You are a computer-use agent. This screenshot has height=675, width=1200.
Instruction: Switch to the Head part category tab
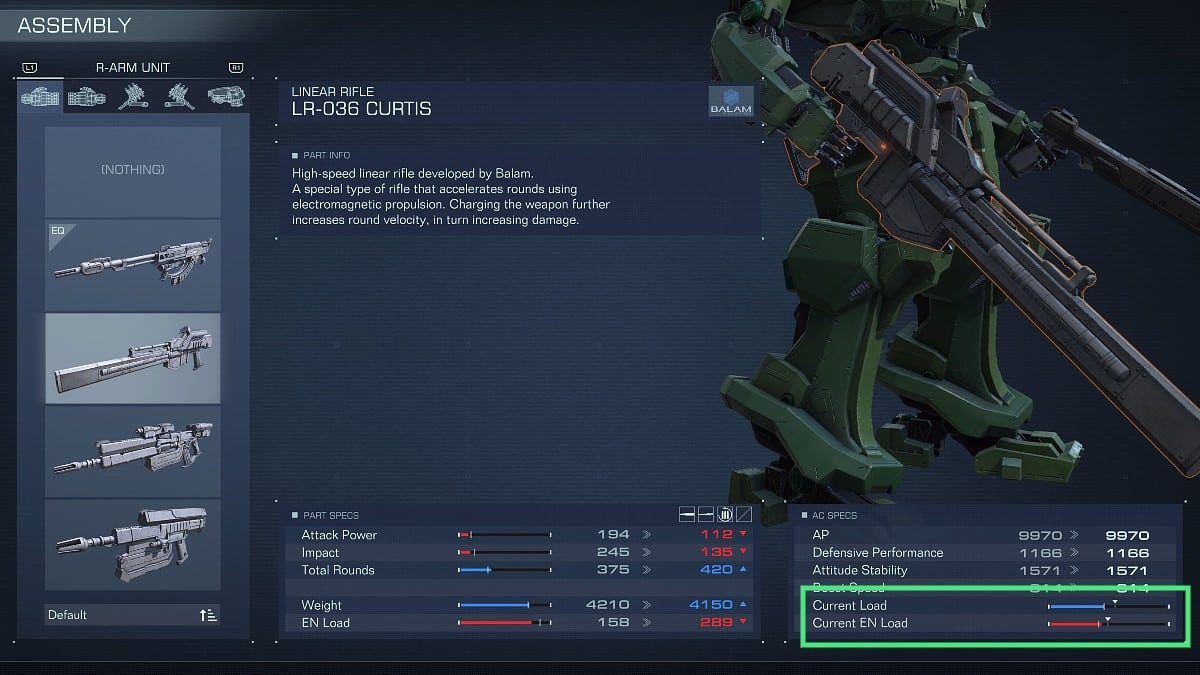(x=224, y=97)
